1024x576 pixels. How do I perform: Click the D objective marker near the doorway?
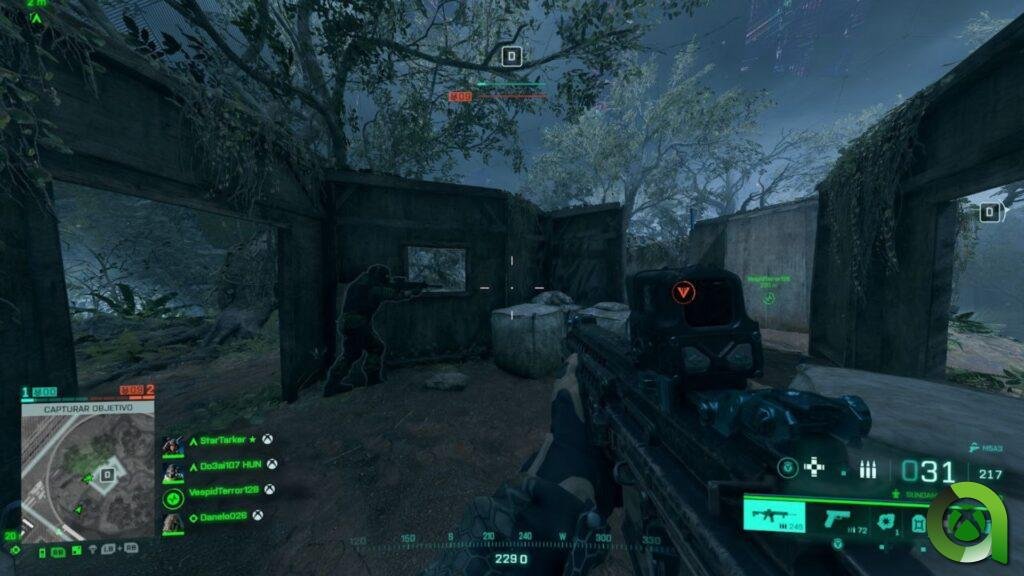(x=989, y=211)
